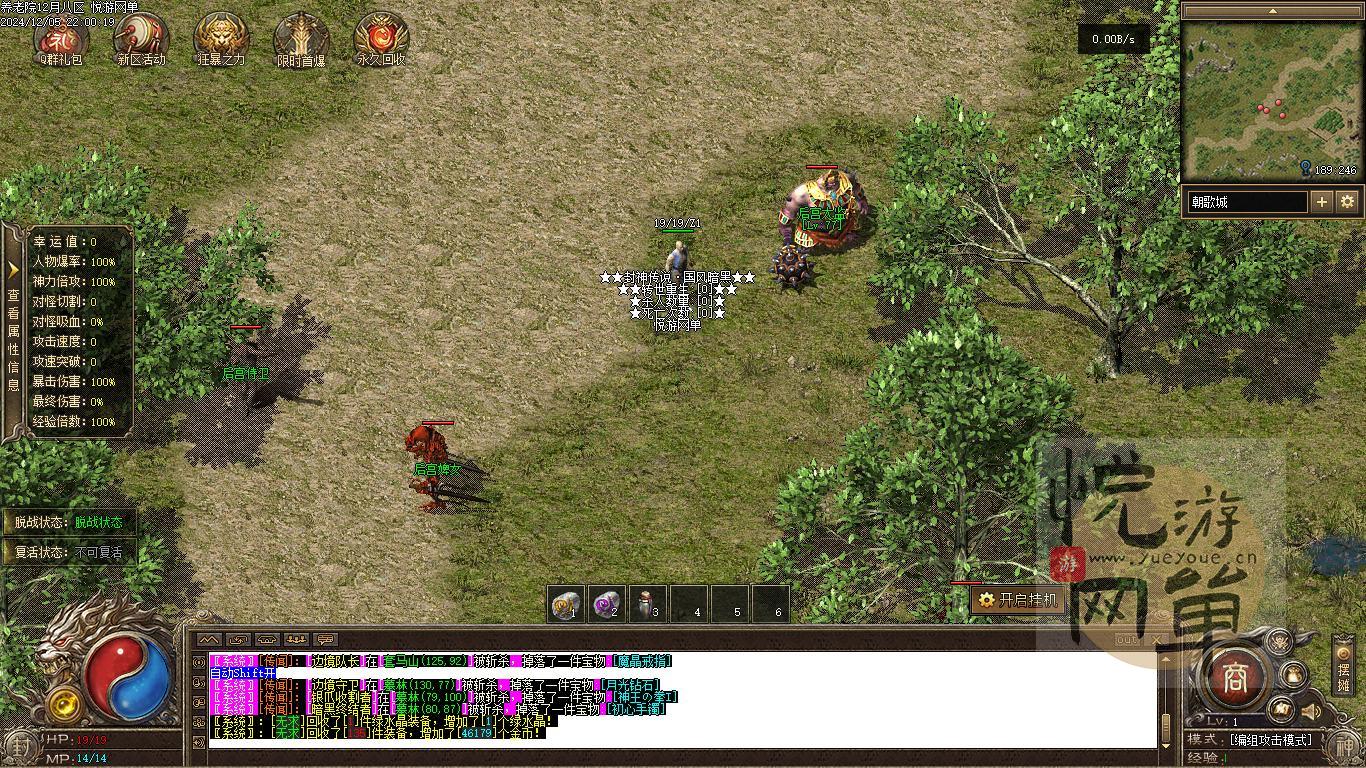Open the gear settings button near the minimap
1366x768 pixels.
point(1347,202)
